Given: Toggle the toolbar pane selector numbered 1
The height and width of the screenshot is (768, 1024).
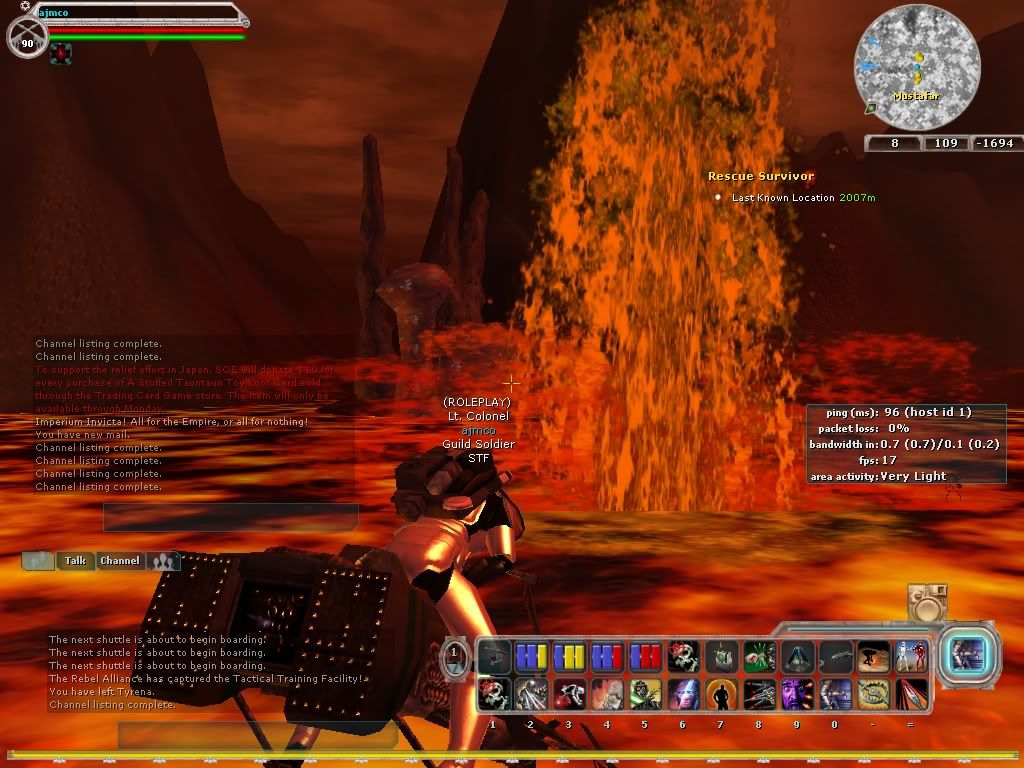Looking at the screenshot, I should 454,656.
